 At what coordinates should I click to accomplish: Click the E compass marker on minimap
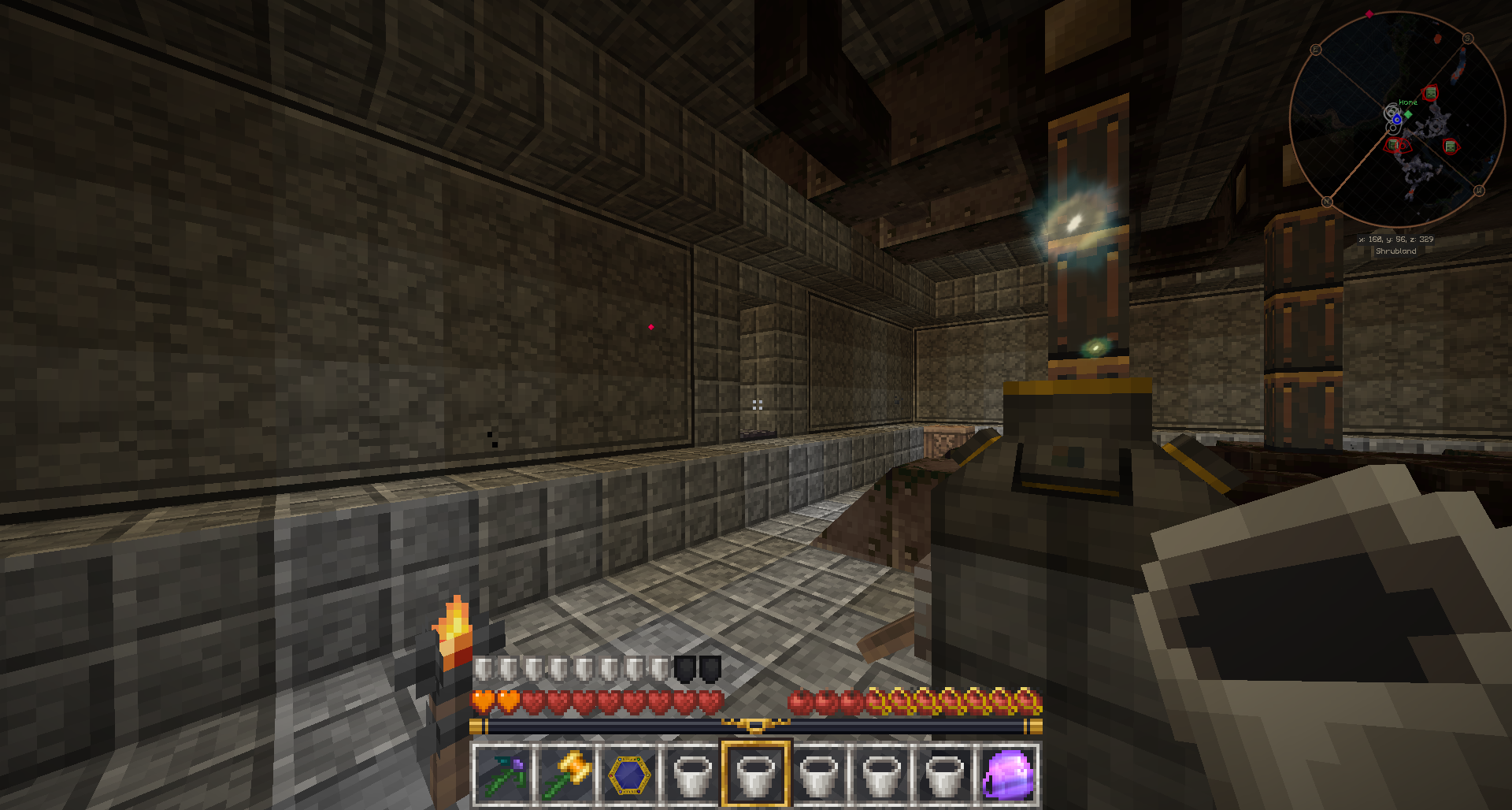[1315, 50]
